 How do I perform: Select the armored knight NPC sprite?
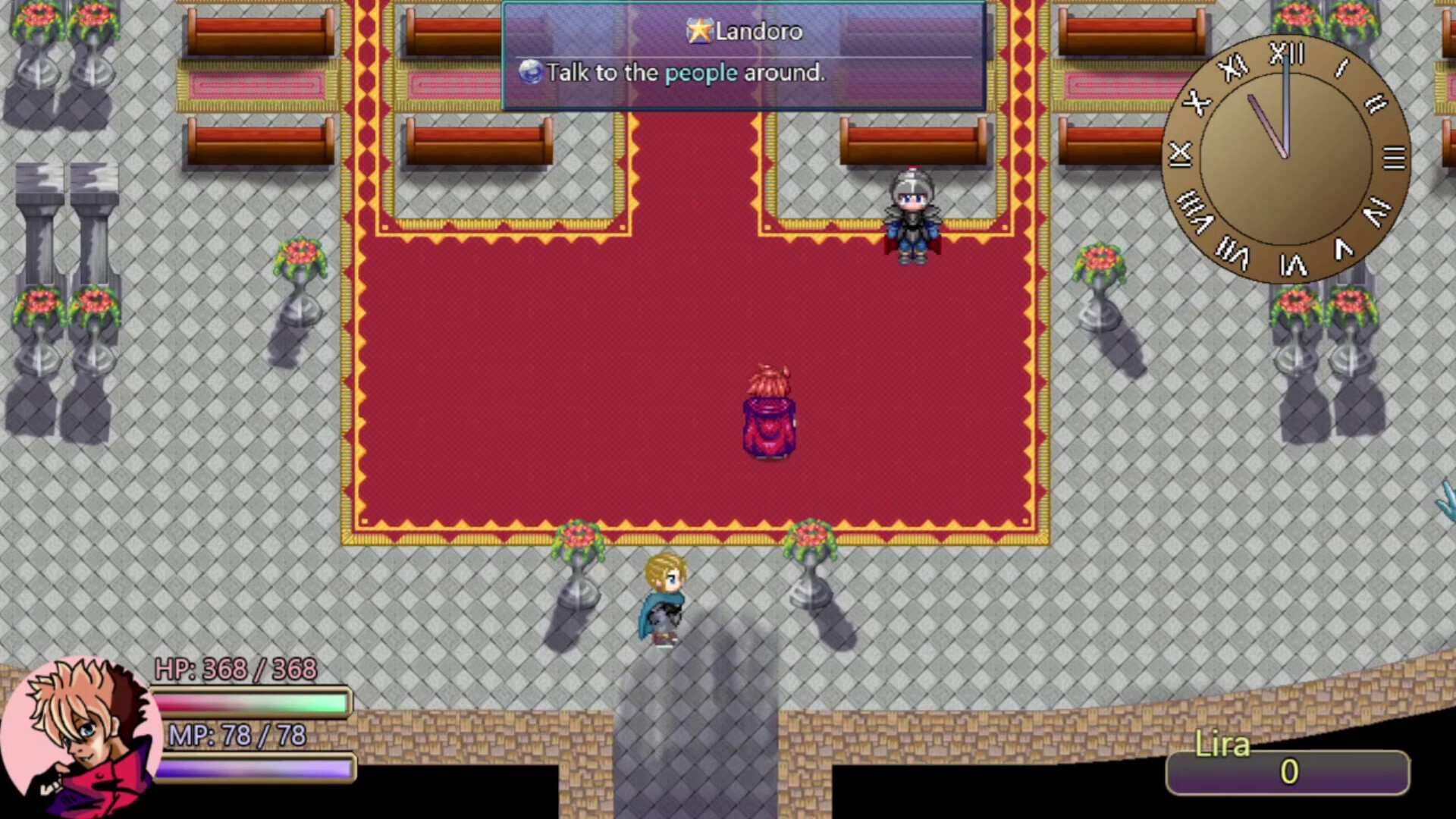click(912, 216)
